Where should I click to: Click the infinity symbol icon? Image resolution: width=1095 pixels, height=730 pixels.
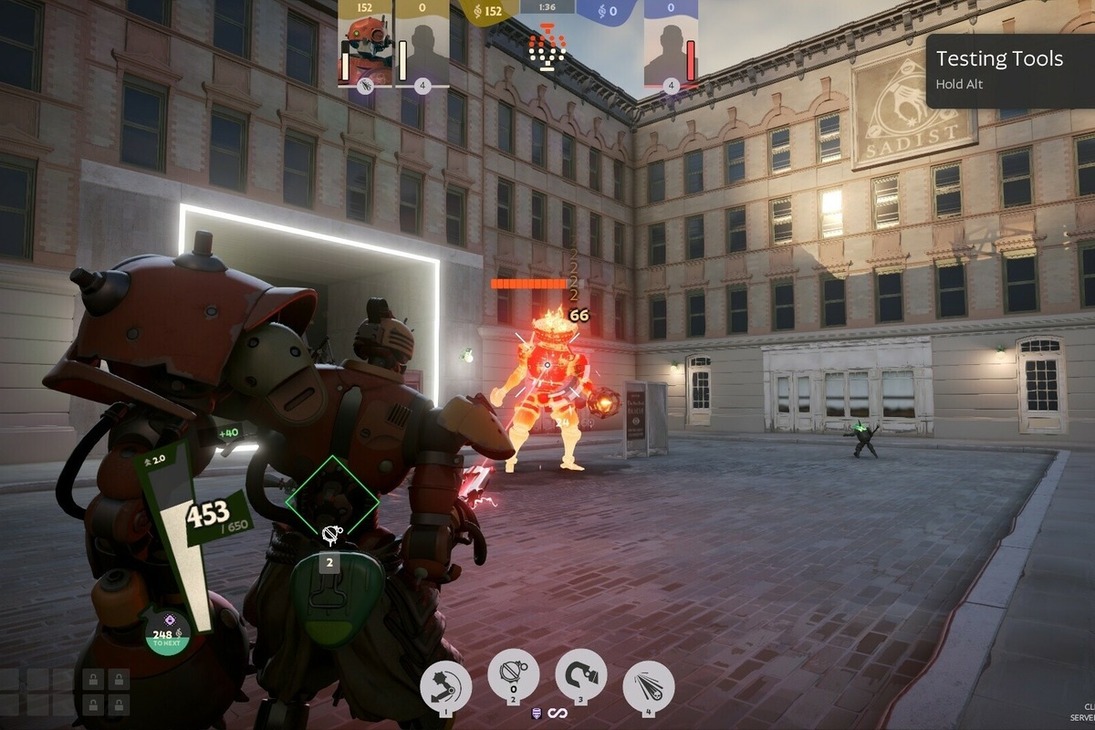pyautogui.click(x=557, y=713)
